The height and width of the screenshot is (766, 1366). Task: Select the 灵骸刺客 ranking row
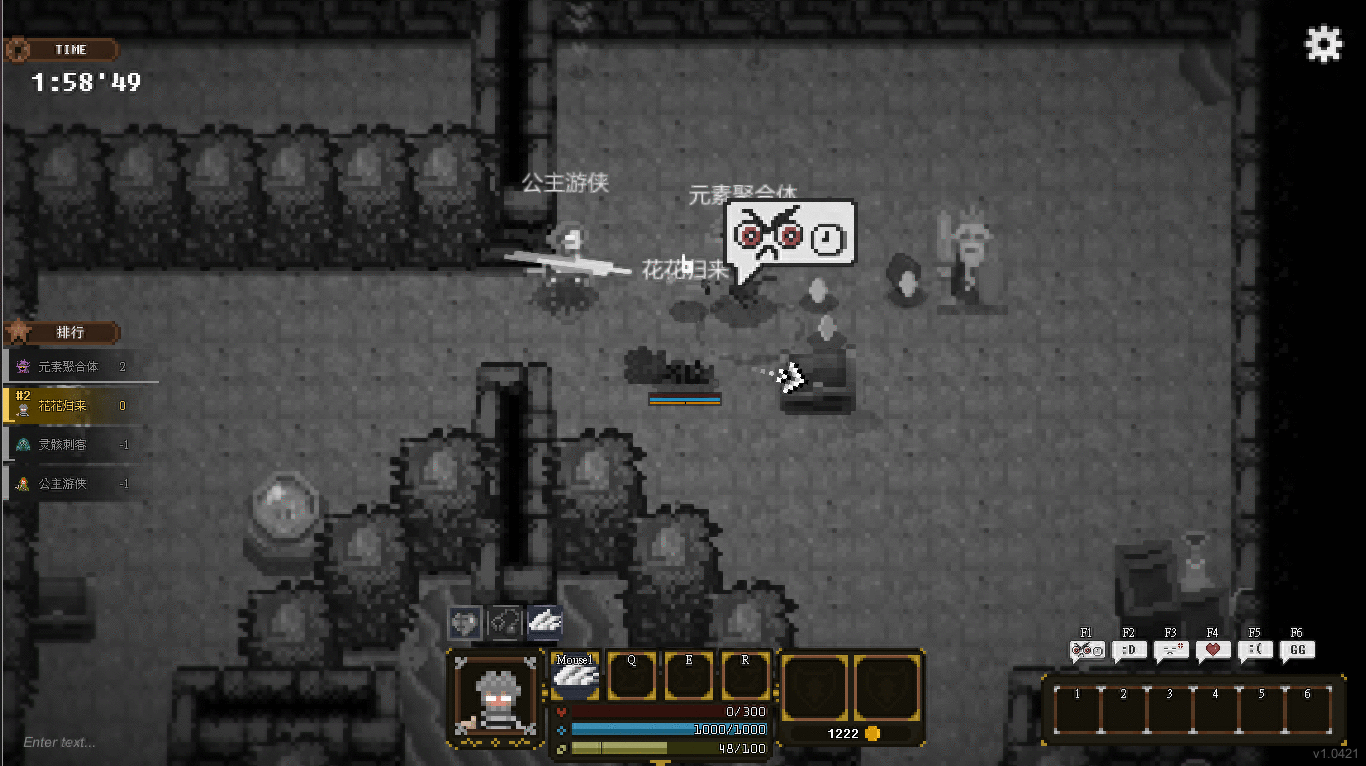(x=80, y=445)
